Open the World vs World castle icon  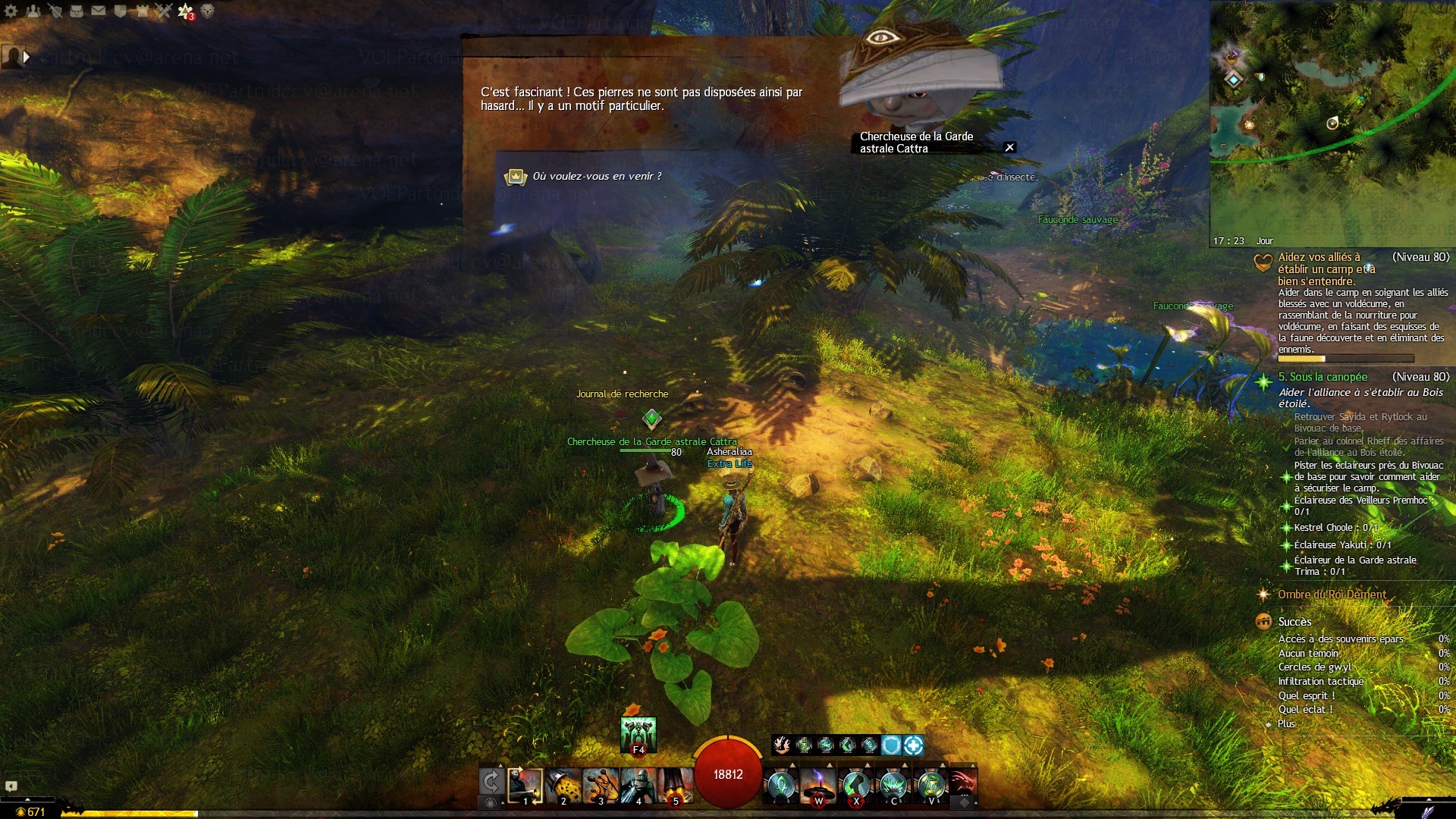click(142, 11)
